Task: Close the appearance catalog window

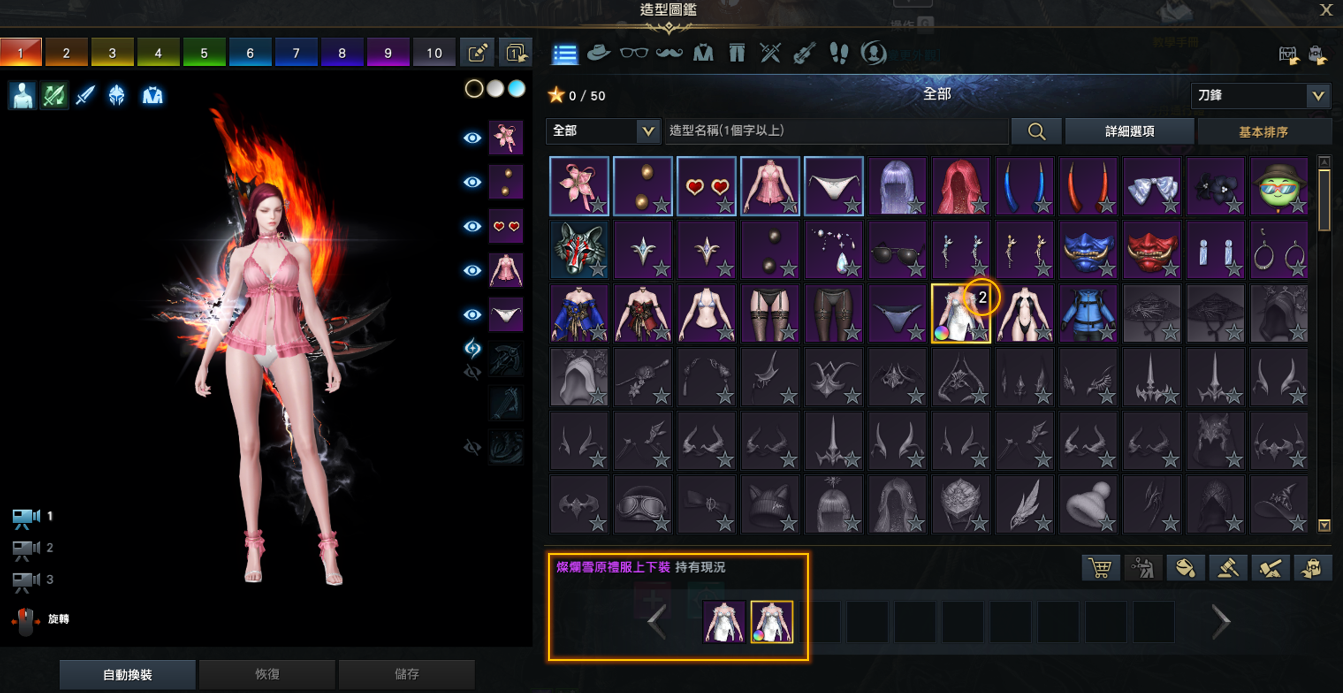Action: pyautogui.click(x=1326, y=11)
